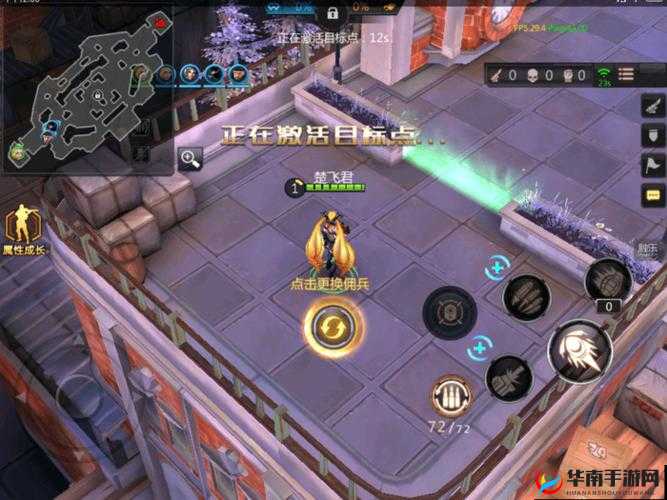Activate the crosshair aim button
Viewport: 667px width, 500px height.
(449, 313)
